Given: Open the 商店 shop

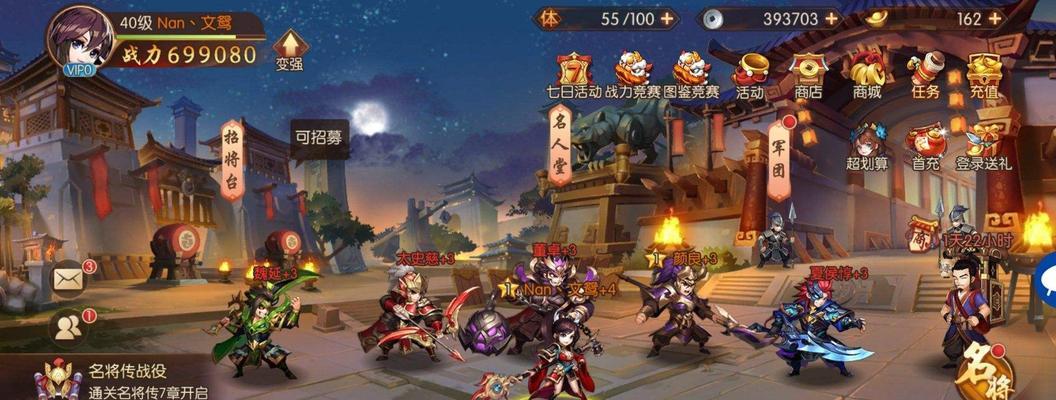Looking at the screenshot, I should (808, 74).
